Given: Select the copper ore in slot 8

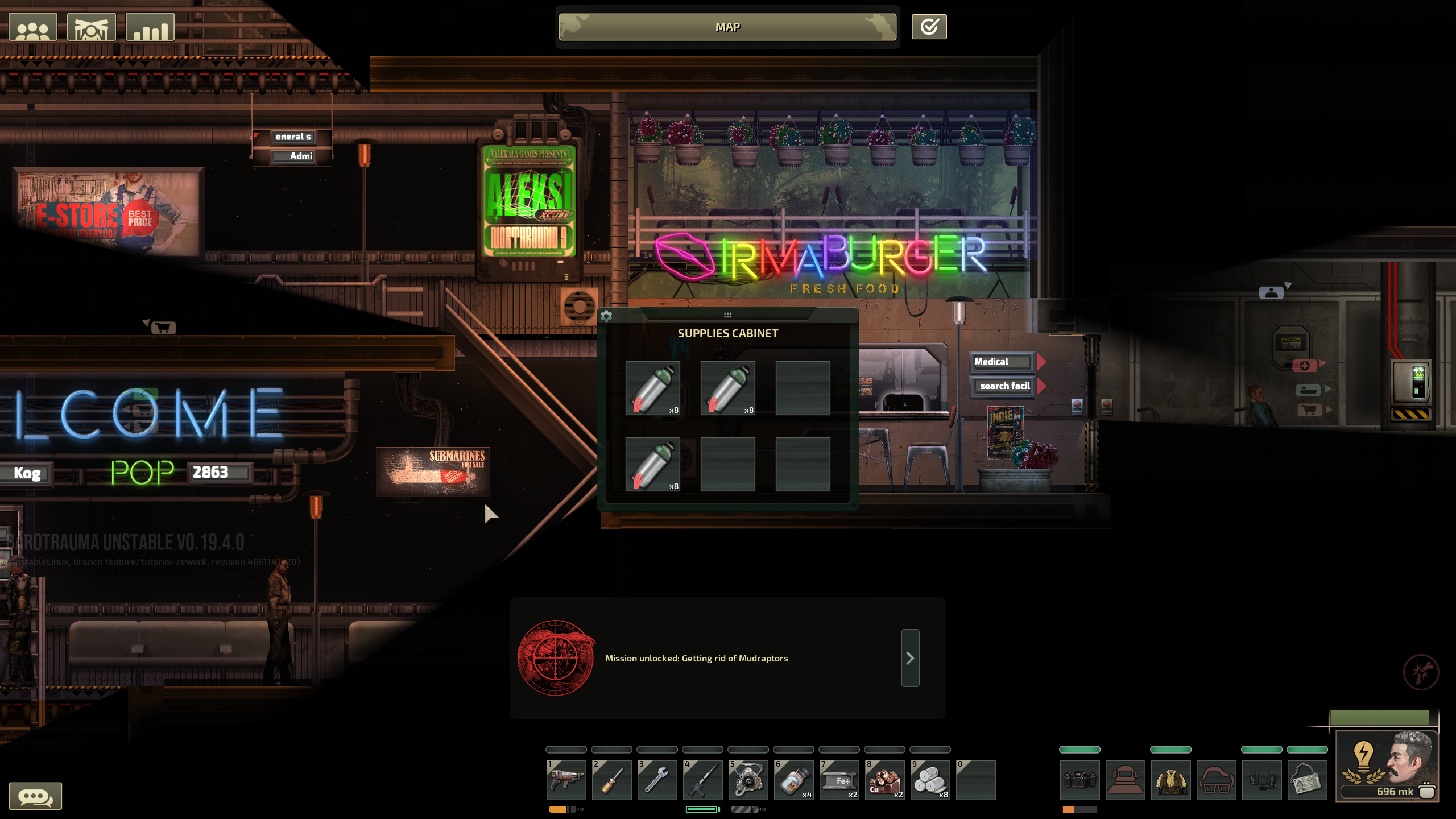Looking at the screenshot, I should coord(884,780).
